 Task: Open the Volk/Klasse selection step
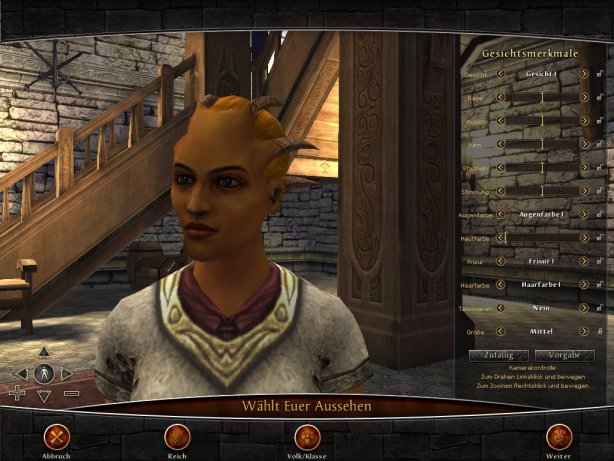[308, 436]
